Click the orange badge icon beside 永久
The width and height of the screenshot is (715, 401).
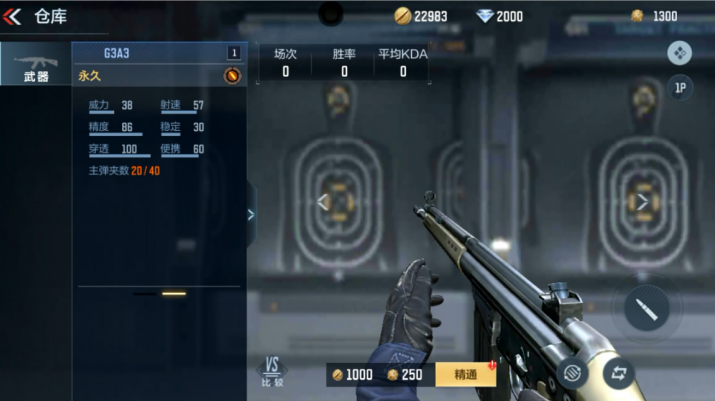[231, 75]
